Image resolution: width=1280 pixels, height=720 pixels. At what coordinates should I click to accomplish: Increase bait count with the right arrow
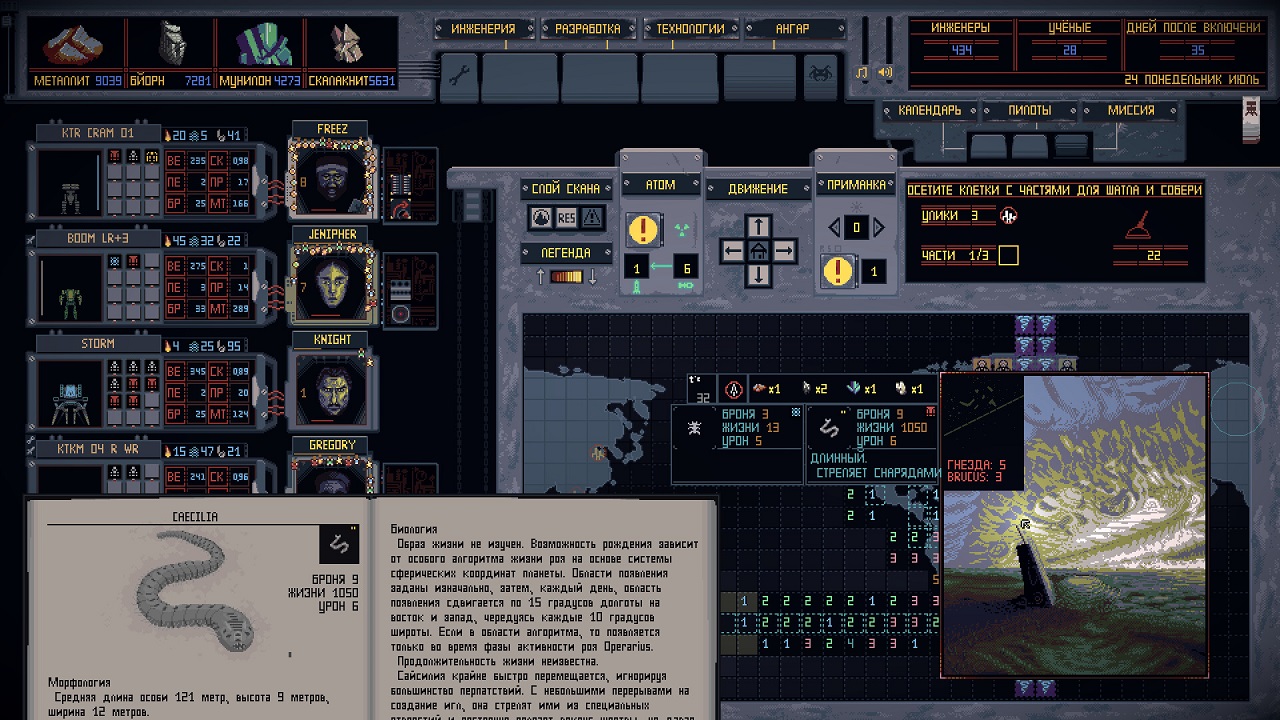point(880,227)
